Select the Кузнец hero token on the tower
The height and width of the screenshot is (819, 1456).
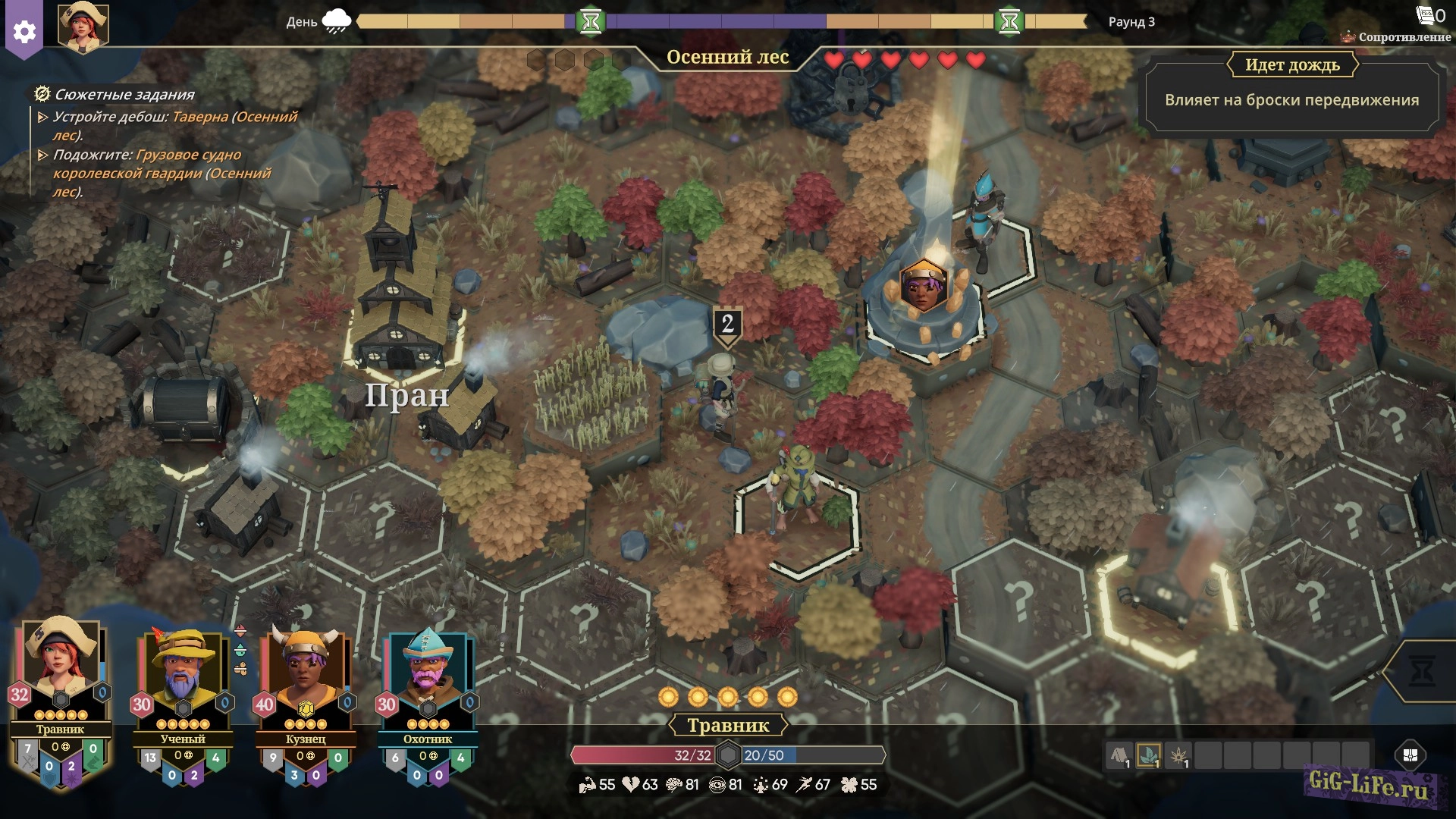click(x=924, y=285)
